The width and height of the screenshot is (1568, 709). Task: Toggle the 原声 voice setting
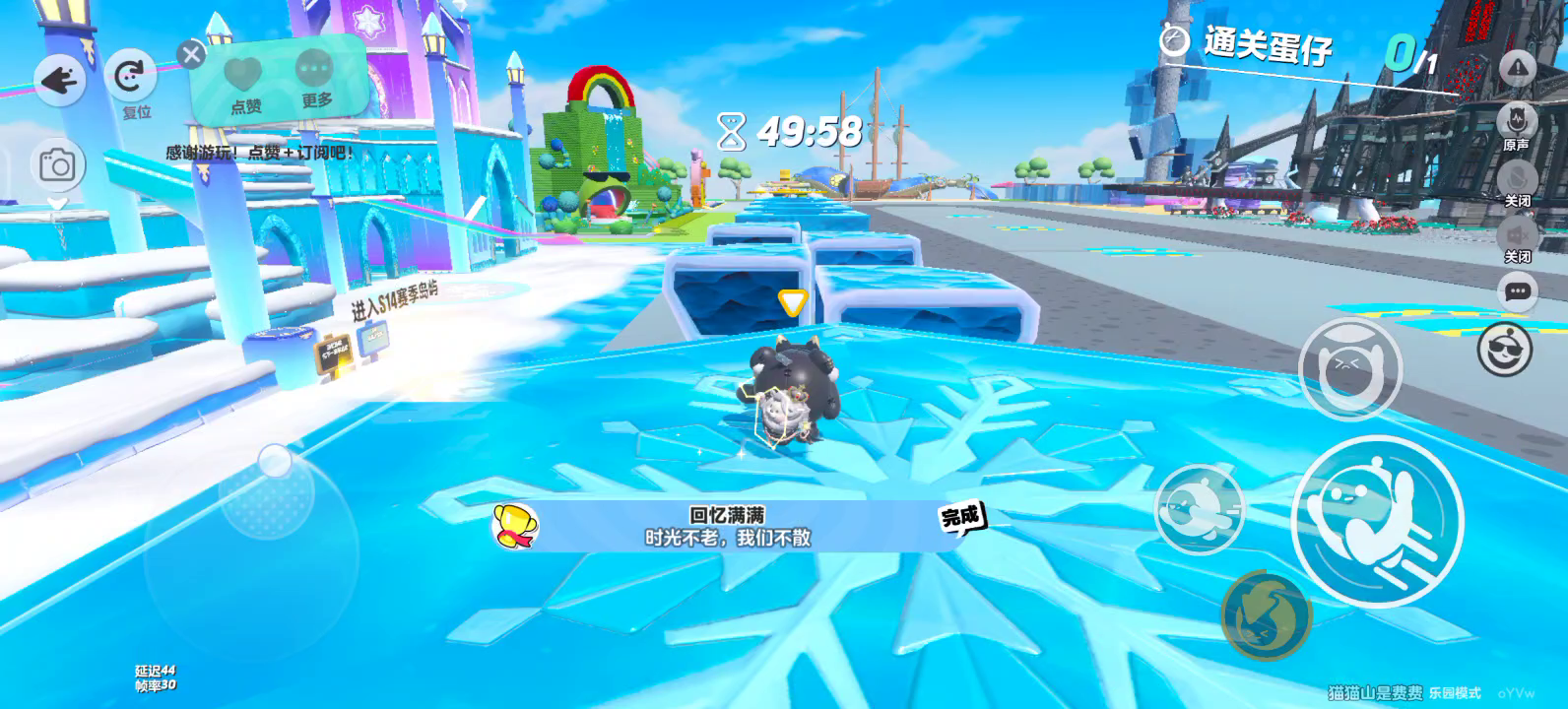coord(1517,123)
